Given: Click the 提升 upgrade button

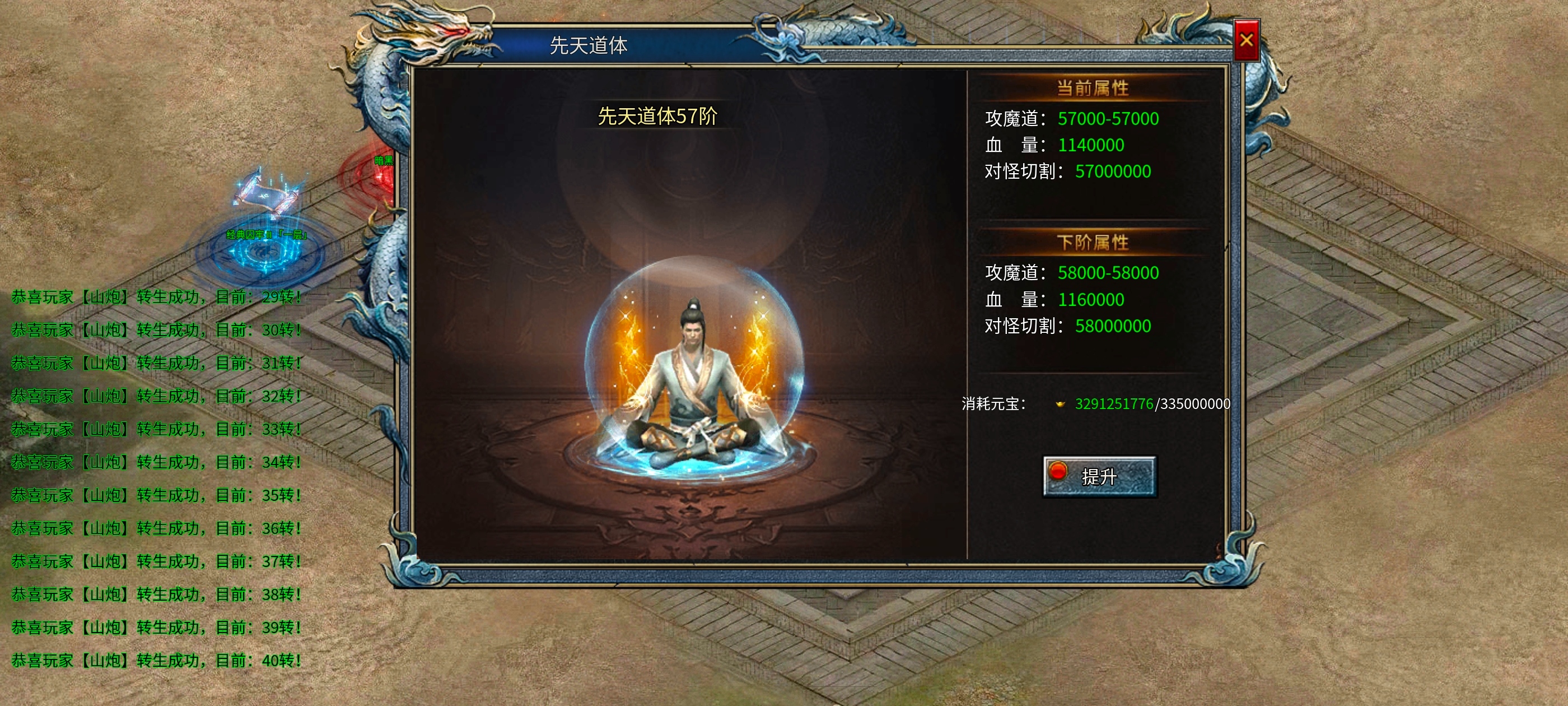Looking at the screenshot, I should tap(1099, 476).
